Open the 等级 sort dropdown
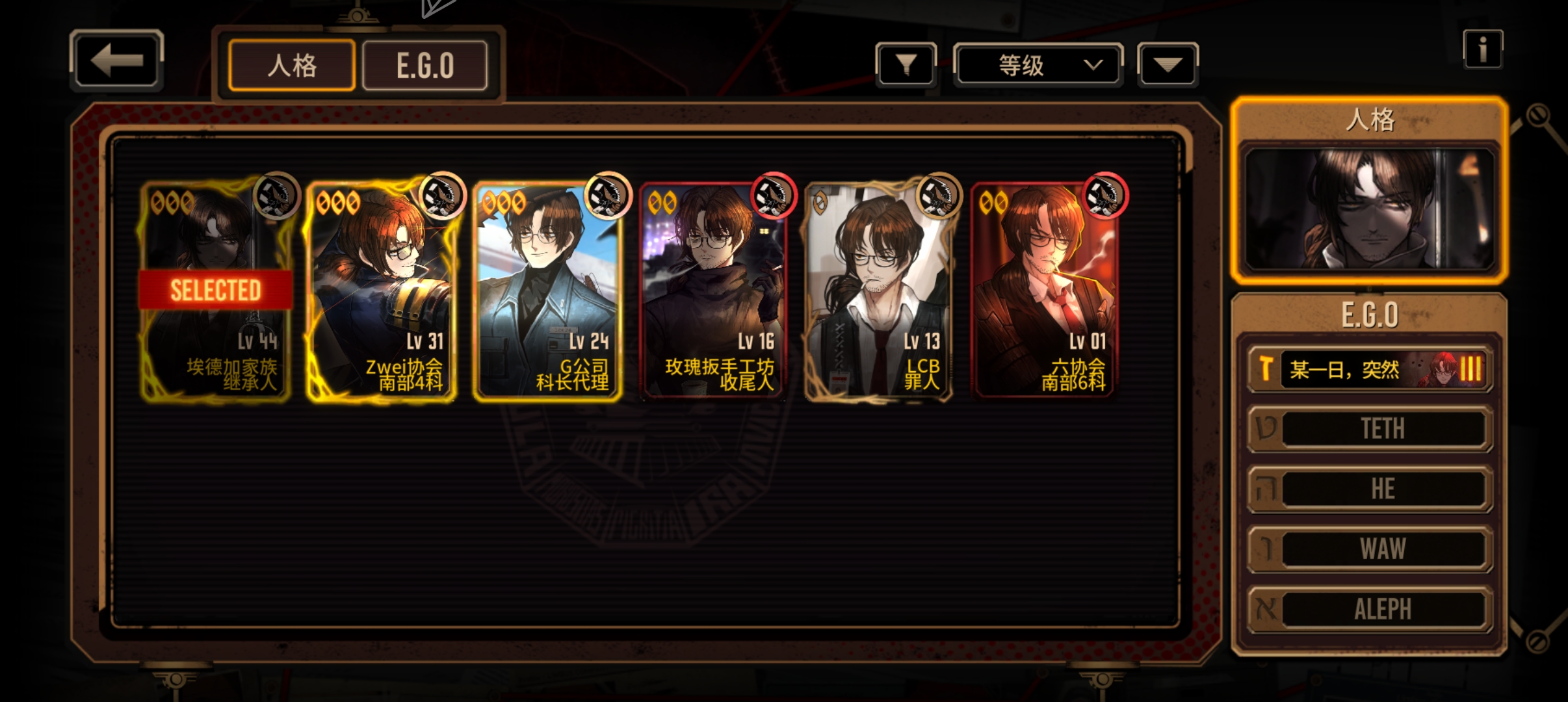1568x702 pixels. pyautogui.click(x=1038, y=64)
